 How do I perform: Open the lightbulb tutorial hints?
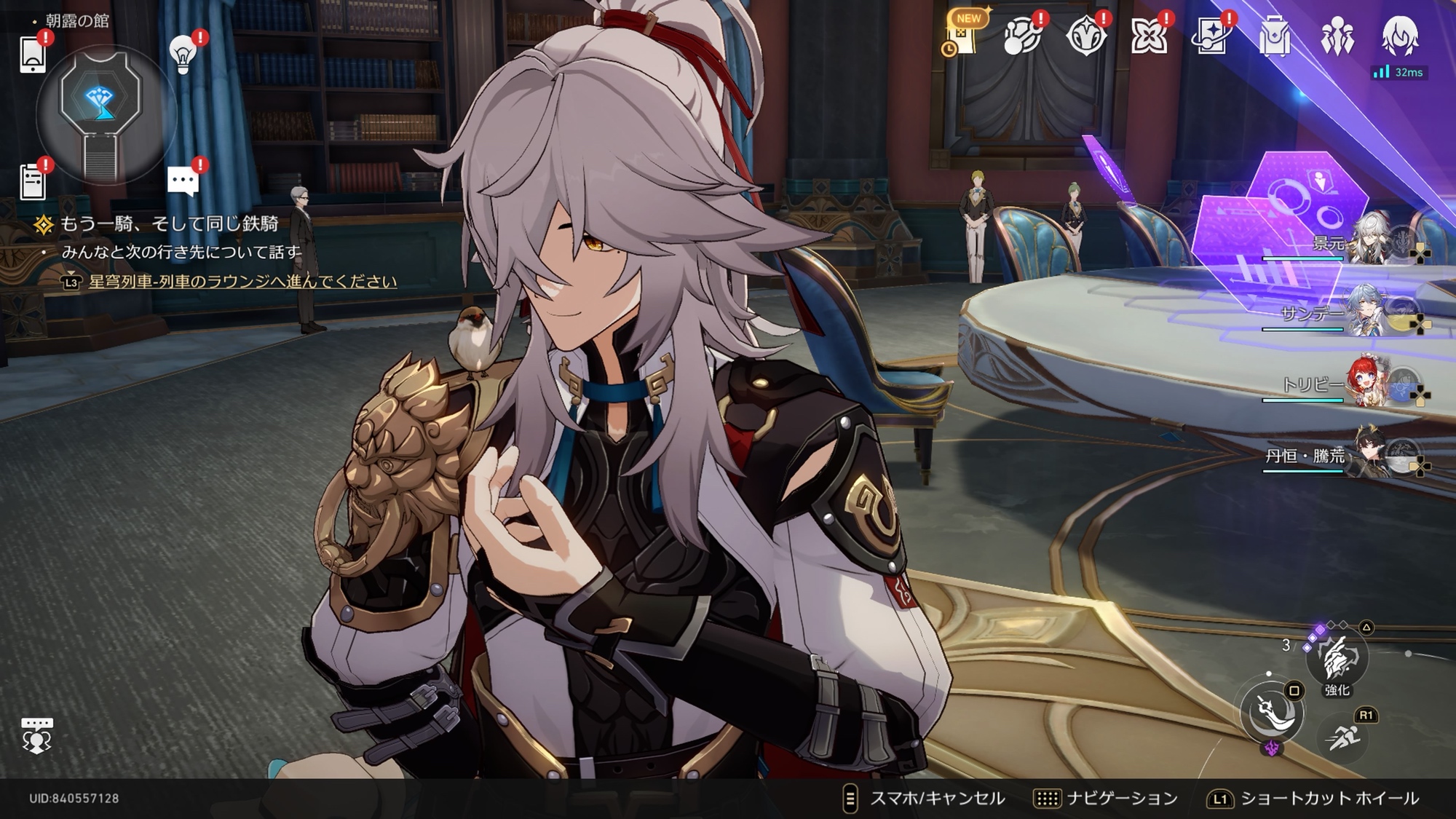[x=183, y=54]
